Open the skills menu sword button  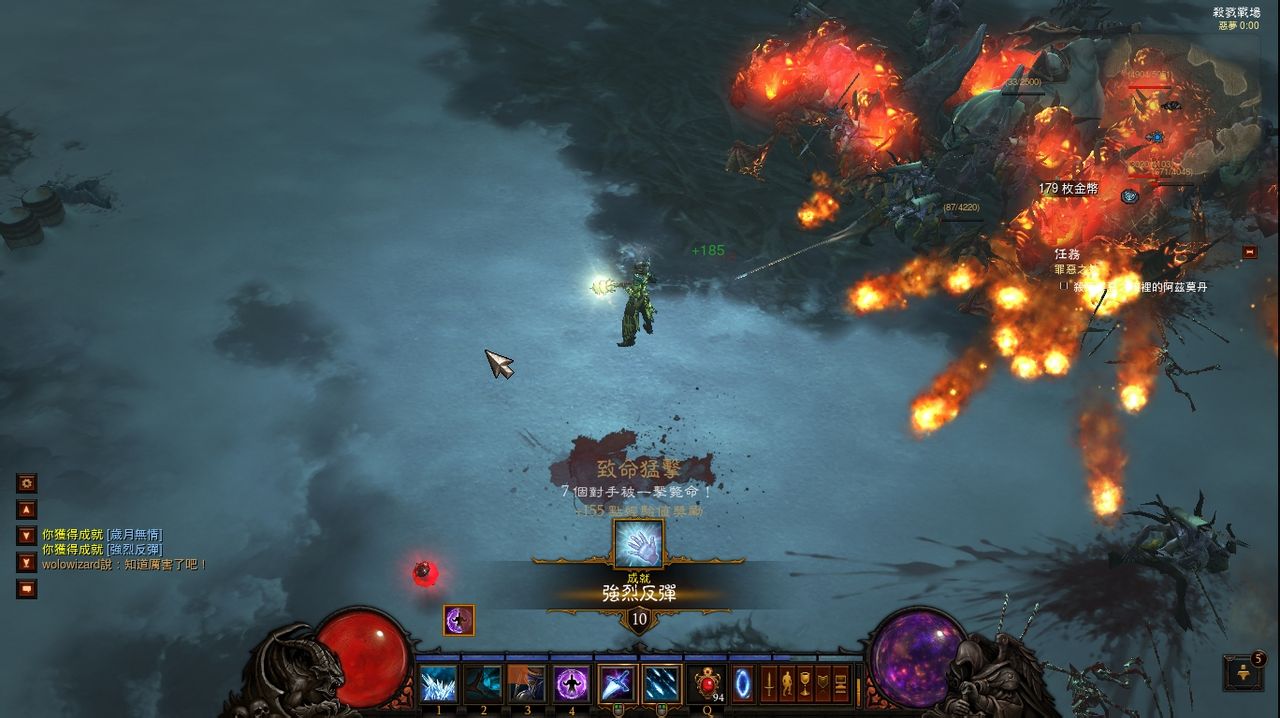coord(769,684)
